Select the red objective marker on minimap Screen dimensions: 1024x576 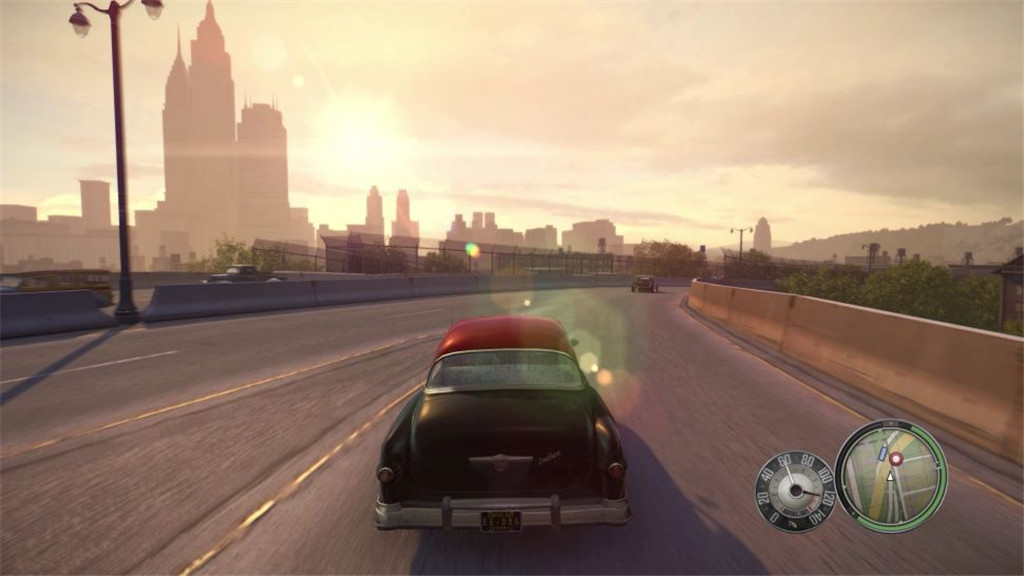click(x=896, y=459)
